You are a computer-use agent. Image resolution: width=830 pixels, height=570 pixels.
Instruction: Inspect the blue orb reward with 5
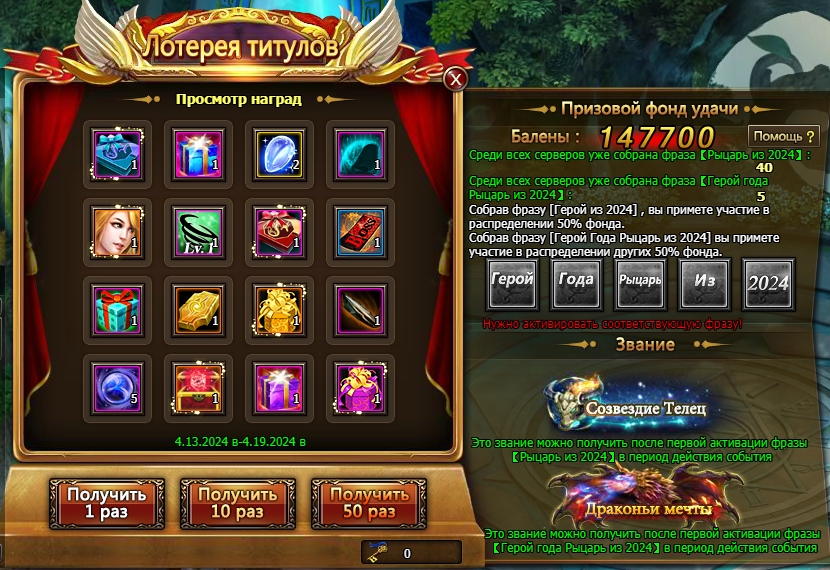coord(117,387)
